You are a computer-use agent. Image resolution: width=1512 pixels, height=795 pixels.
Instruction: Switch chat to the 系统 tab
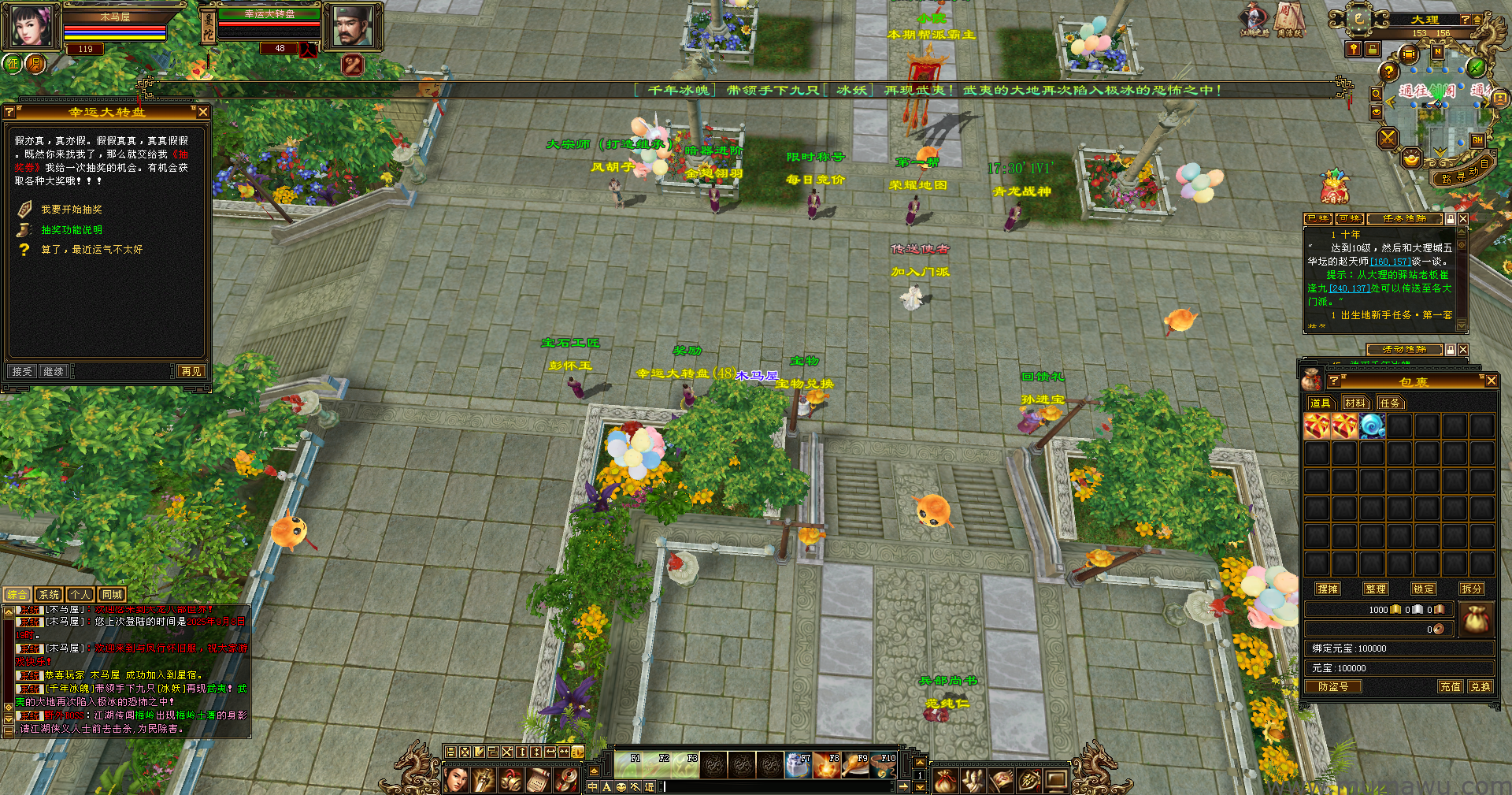pyautogui.click(x=49, y=595)
